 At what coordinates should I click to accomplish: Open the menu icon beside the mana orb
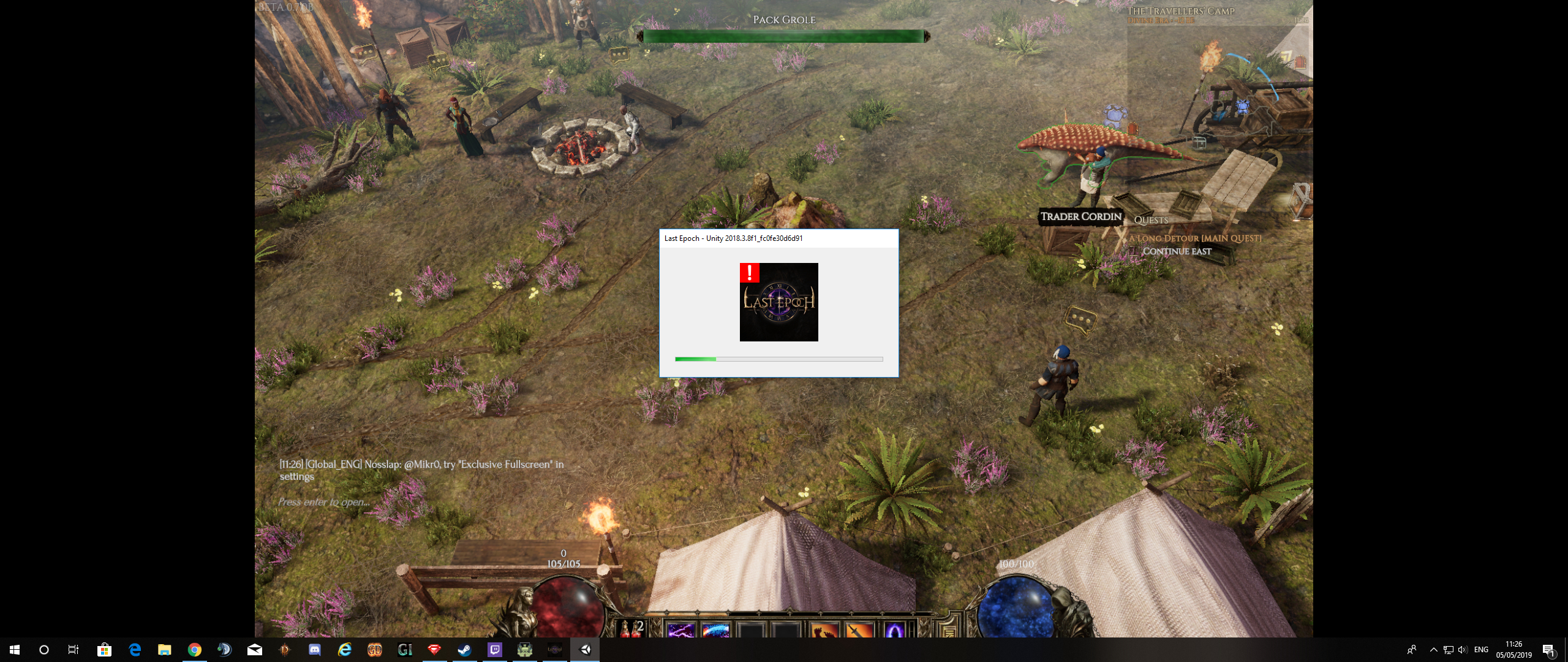pyautogui.click(x=949, y=630)
